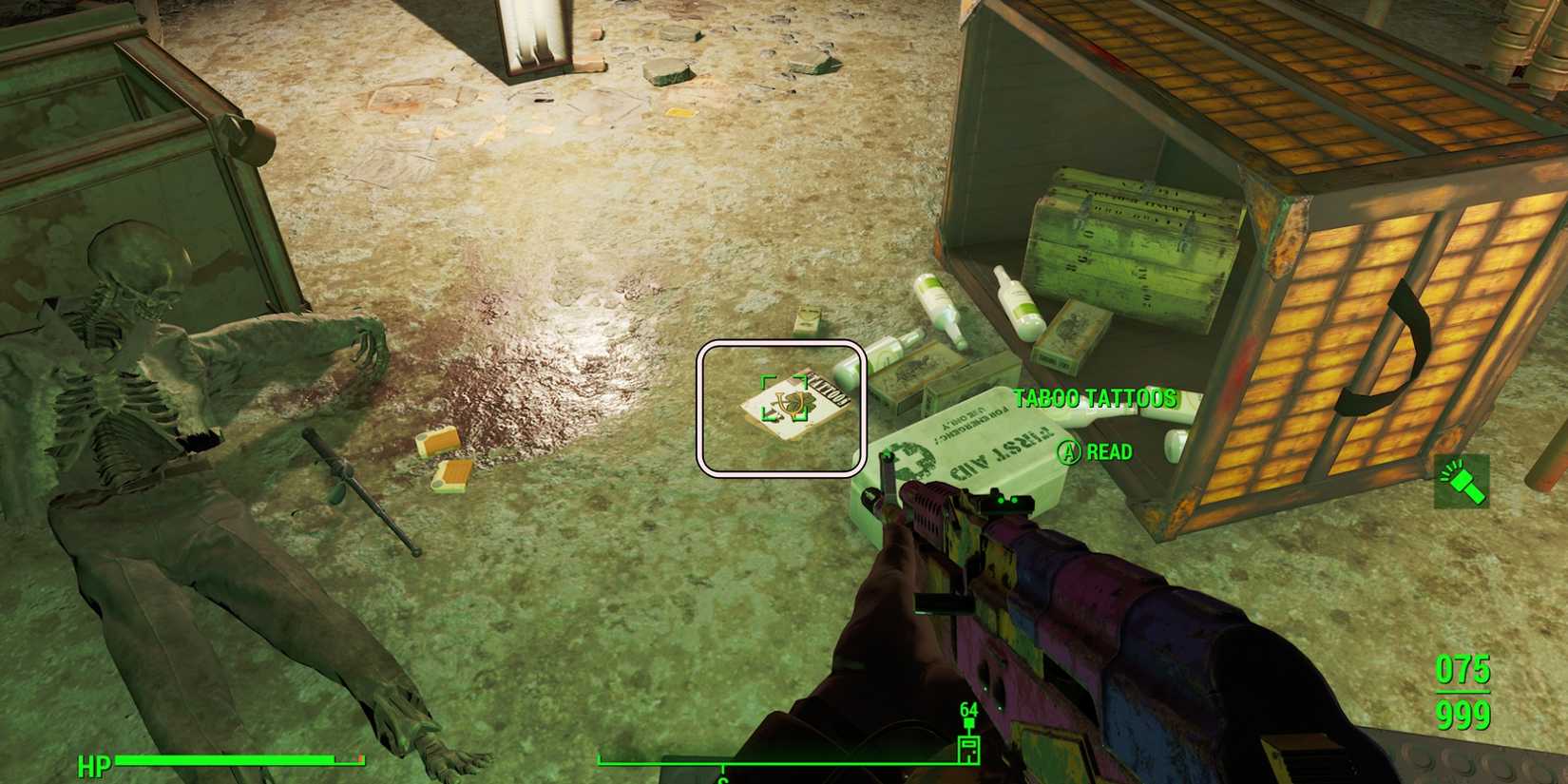
Task: Select the TABOO TATTOOS label
Action: (1095, 399)
